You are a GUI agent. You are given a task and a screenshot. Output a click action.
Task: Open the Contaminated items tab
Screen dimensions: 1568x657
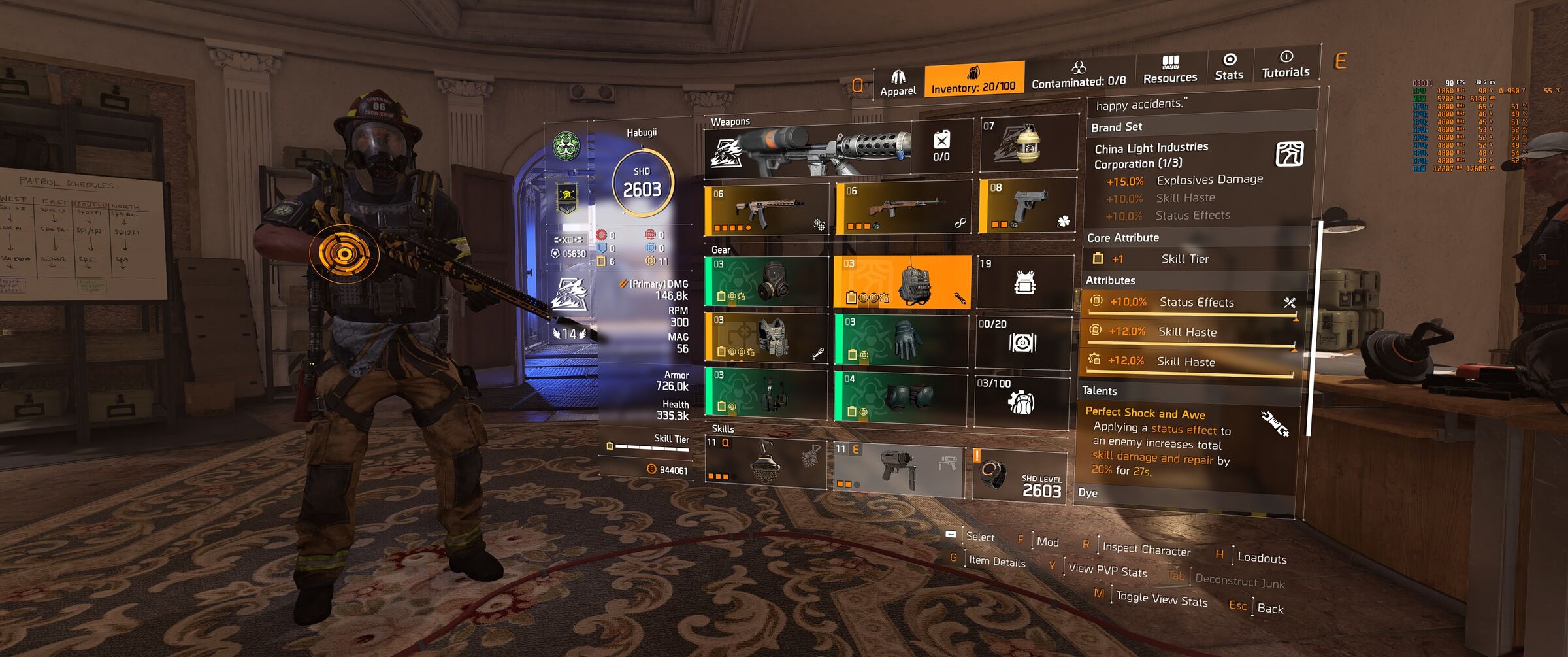(1079, 75)
